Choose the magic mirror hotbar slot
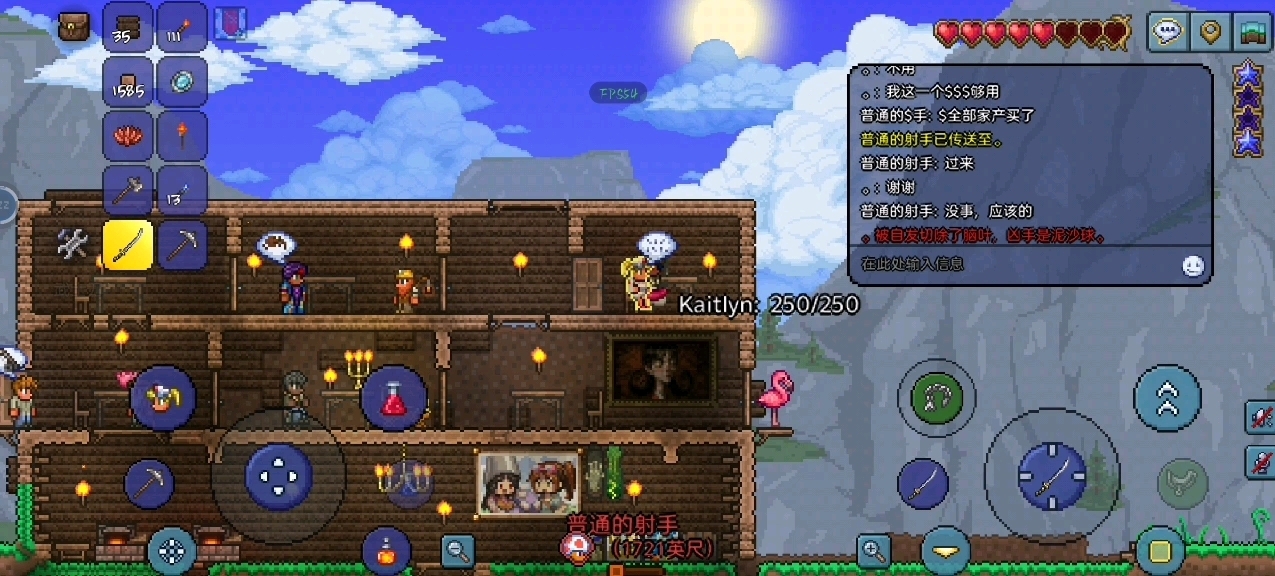 pyautogui.click(x=182, y=82)
